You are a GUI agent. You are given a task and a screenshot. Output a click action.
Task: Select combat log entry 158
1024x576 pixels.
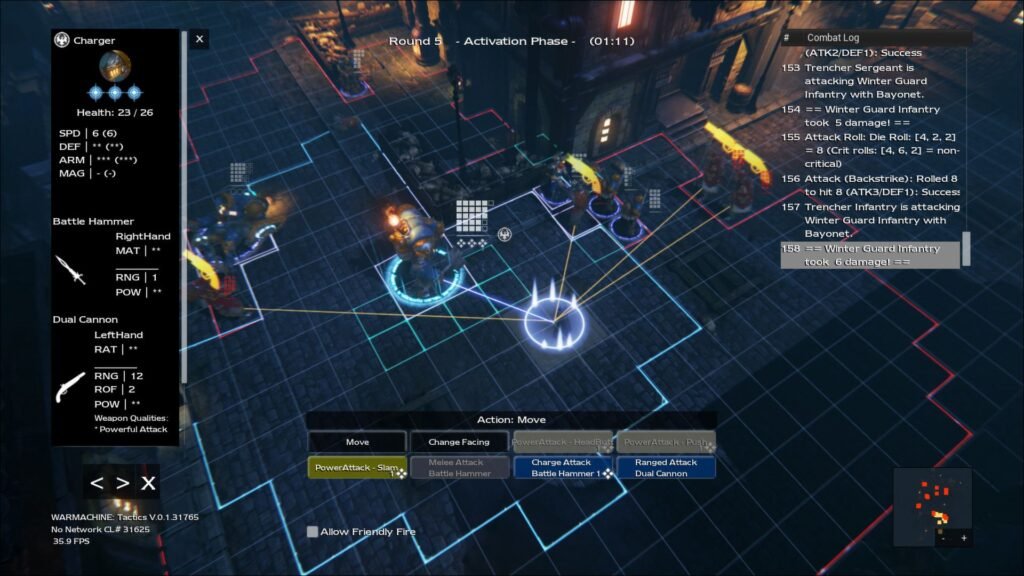pos(868,255)
